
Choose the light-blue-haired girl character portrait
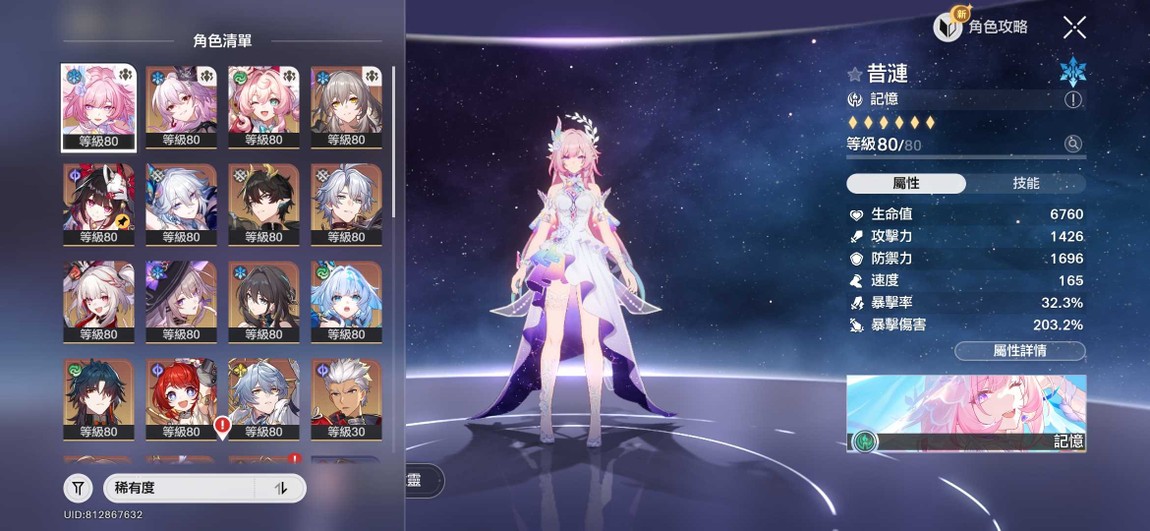[x=346, y=301]
